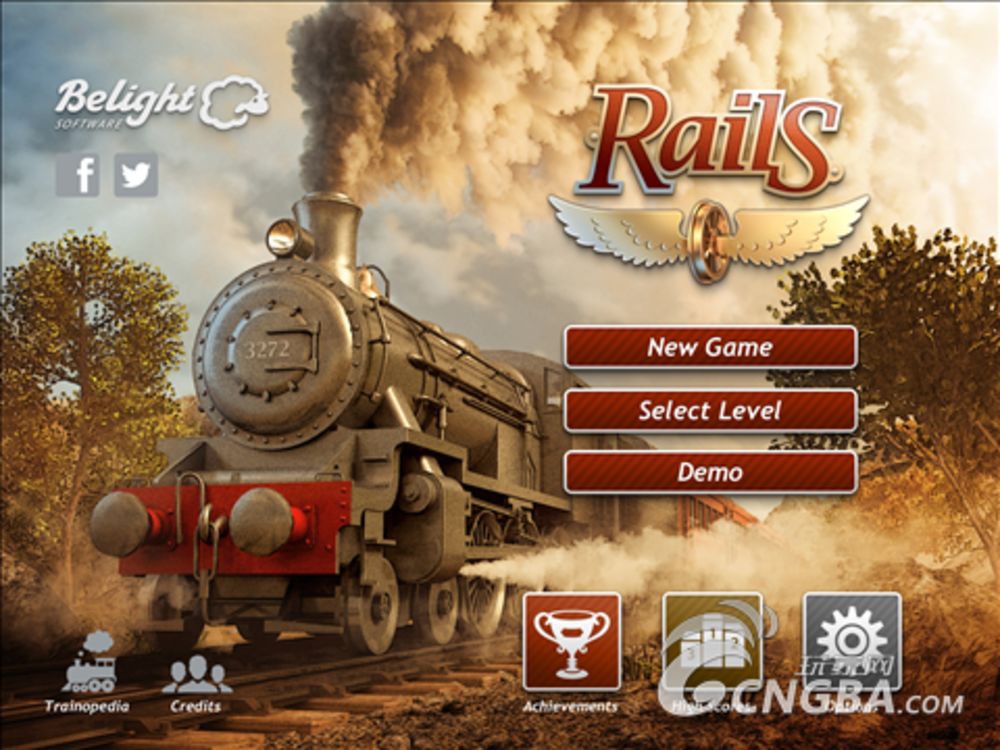Launch the Demo mode
1000x750 pixels.
(710, 472)
